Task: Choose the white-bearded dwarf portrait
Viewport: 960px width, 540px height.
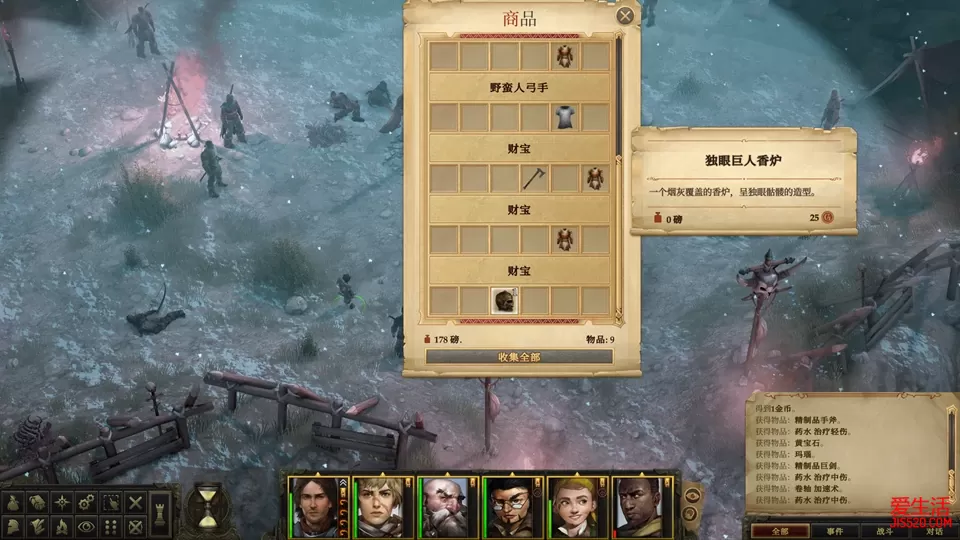Action: pyautogui.click(x=442, y=505)
